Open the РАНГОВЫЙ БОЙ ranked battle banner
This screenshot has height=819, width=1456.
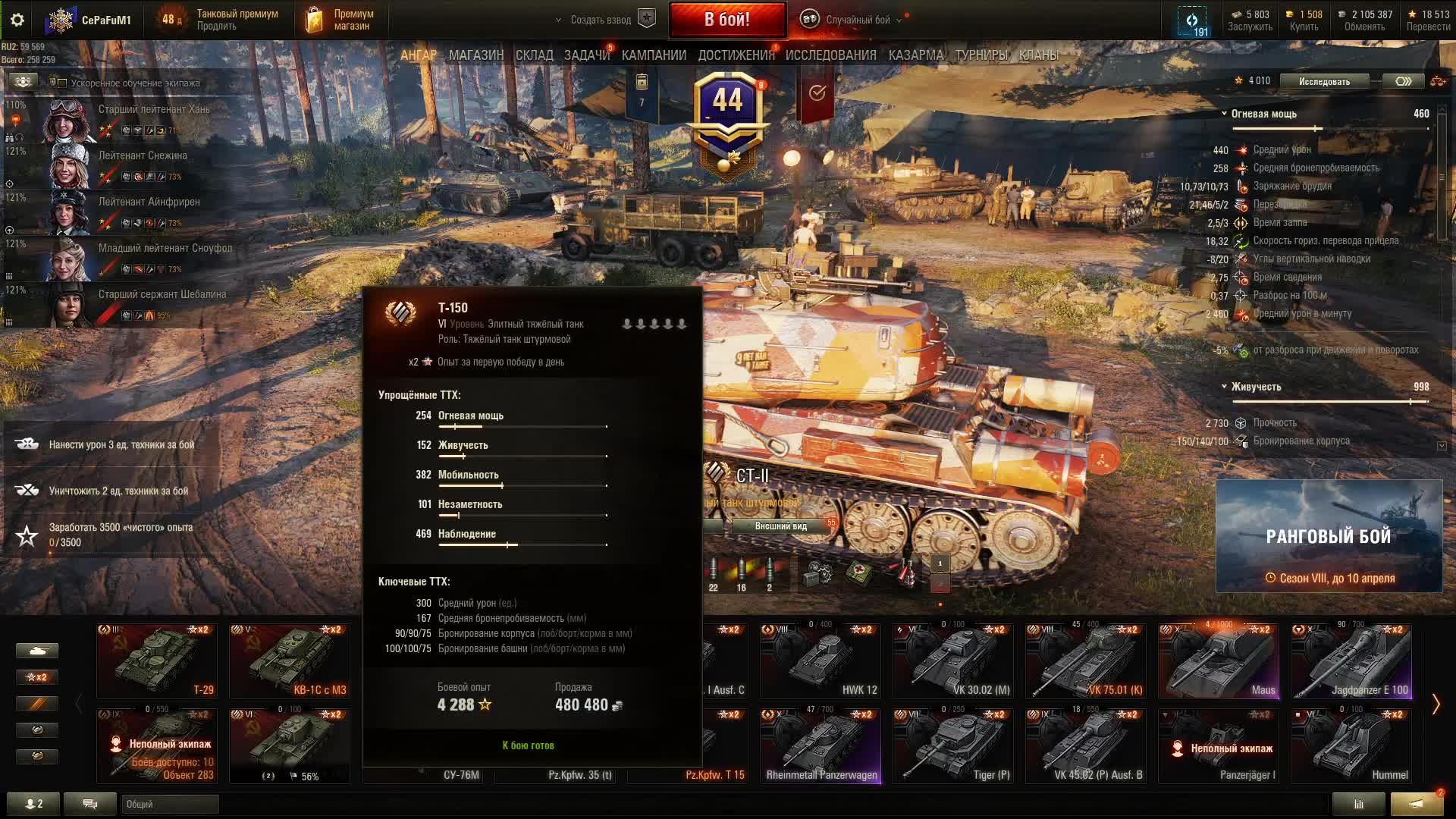click(1329, 536)
